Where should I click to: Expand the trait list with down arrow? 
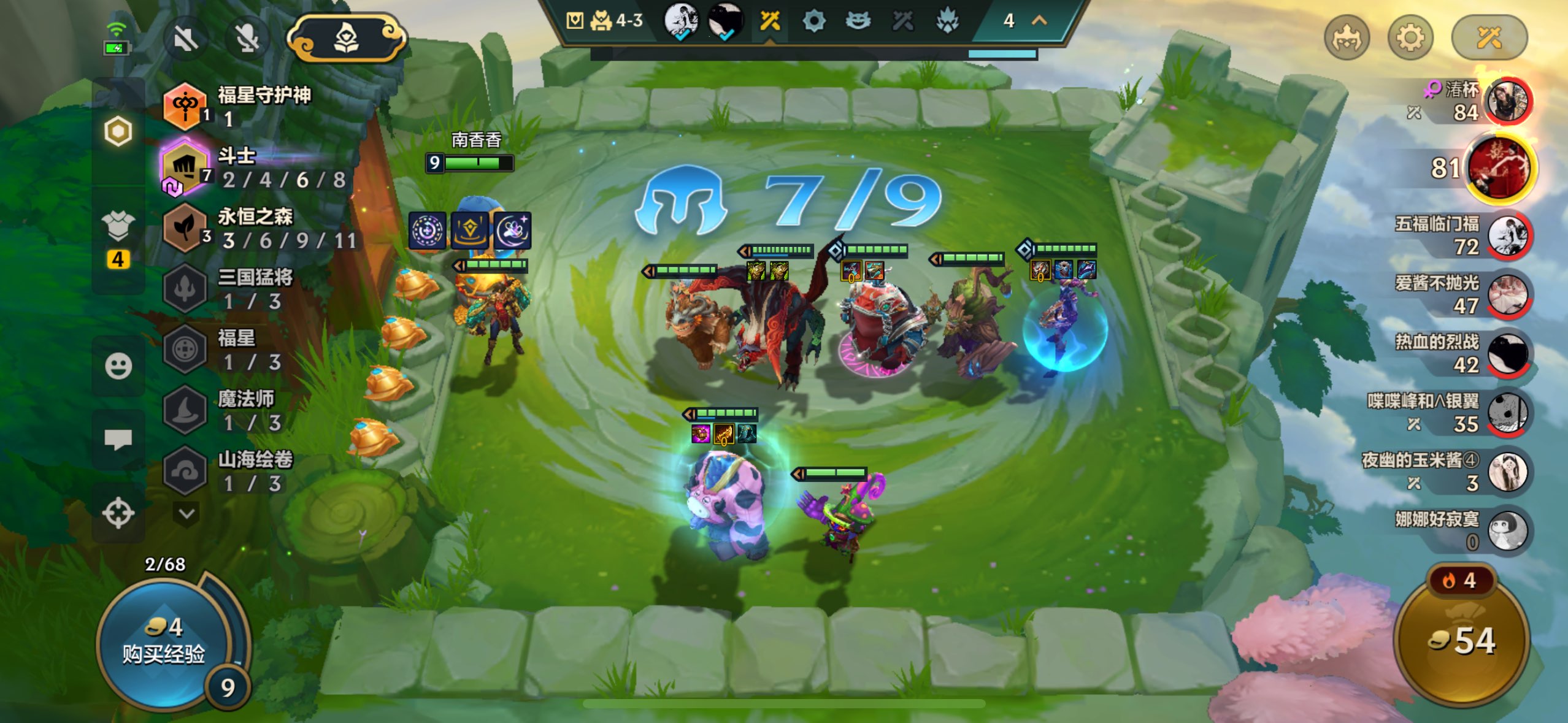(x=187, y=513)
